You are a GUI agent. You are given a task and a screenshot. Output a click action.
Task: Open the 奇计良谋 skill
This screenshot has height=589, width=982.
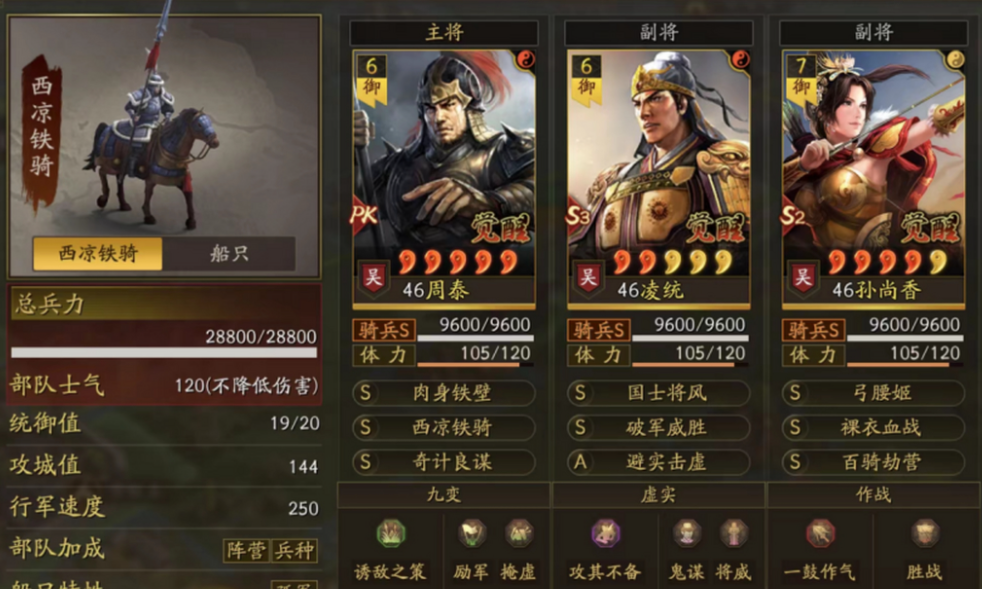point(443,462)
